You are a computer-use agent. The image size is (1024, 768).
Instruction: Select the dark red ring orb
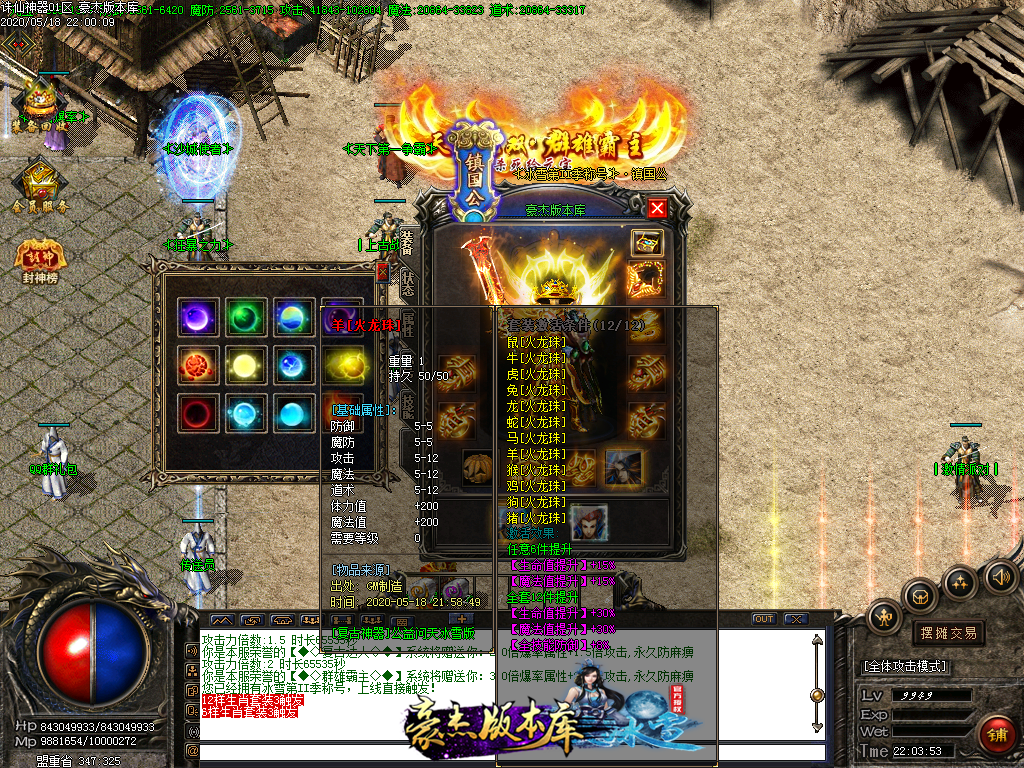[x=192, y=412]
